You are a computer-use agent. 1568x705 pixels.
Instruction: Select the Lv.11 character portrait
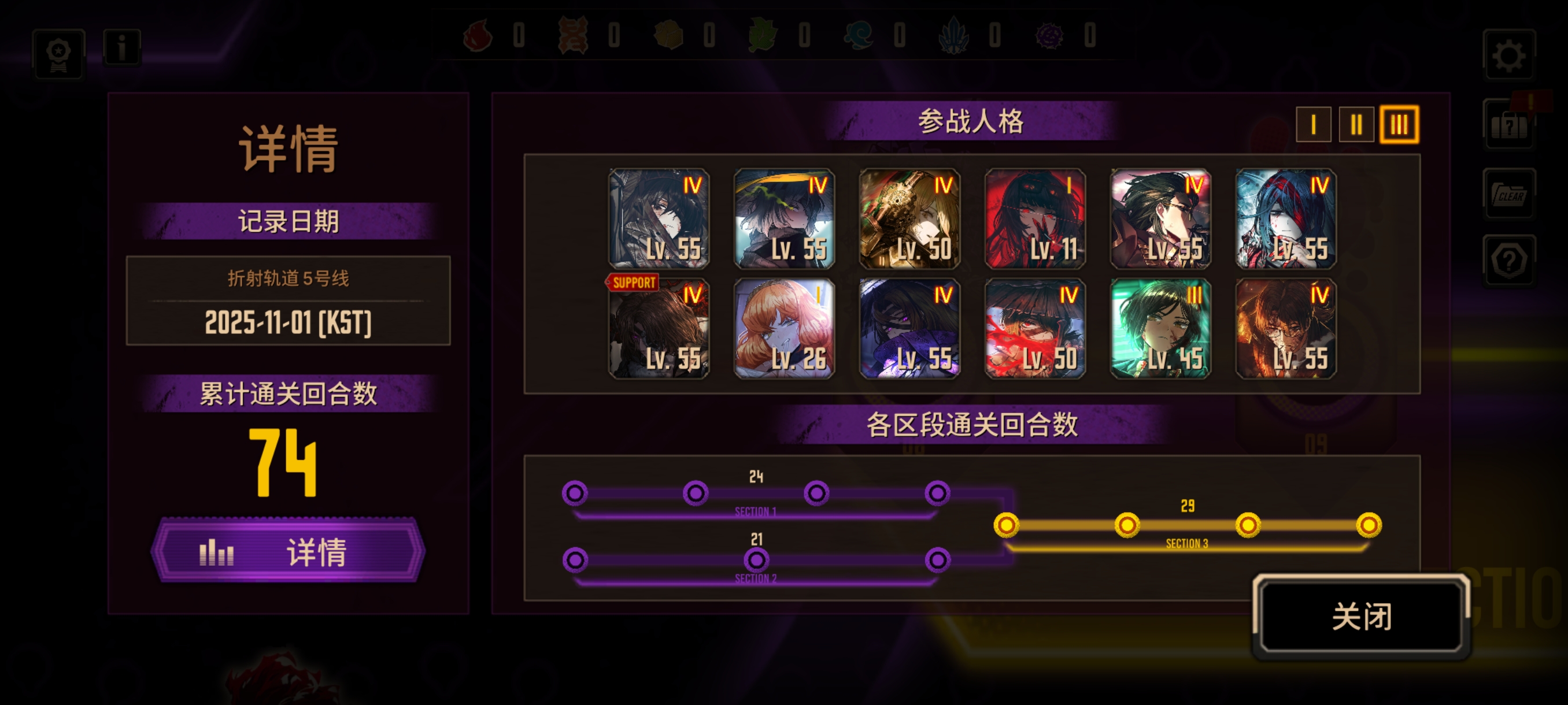[x=1035, y=219]
